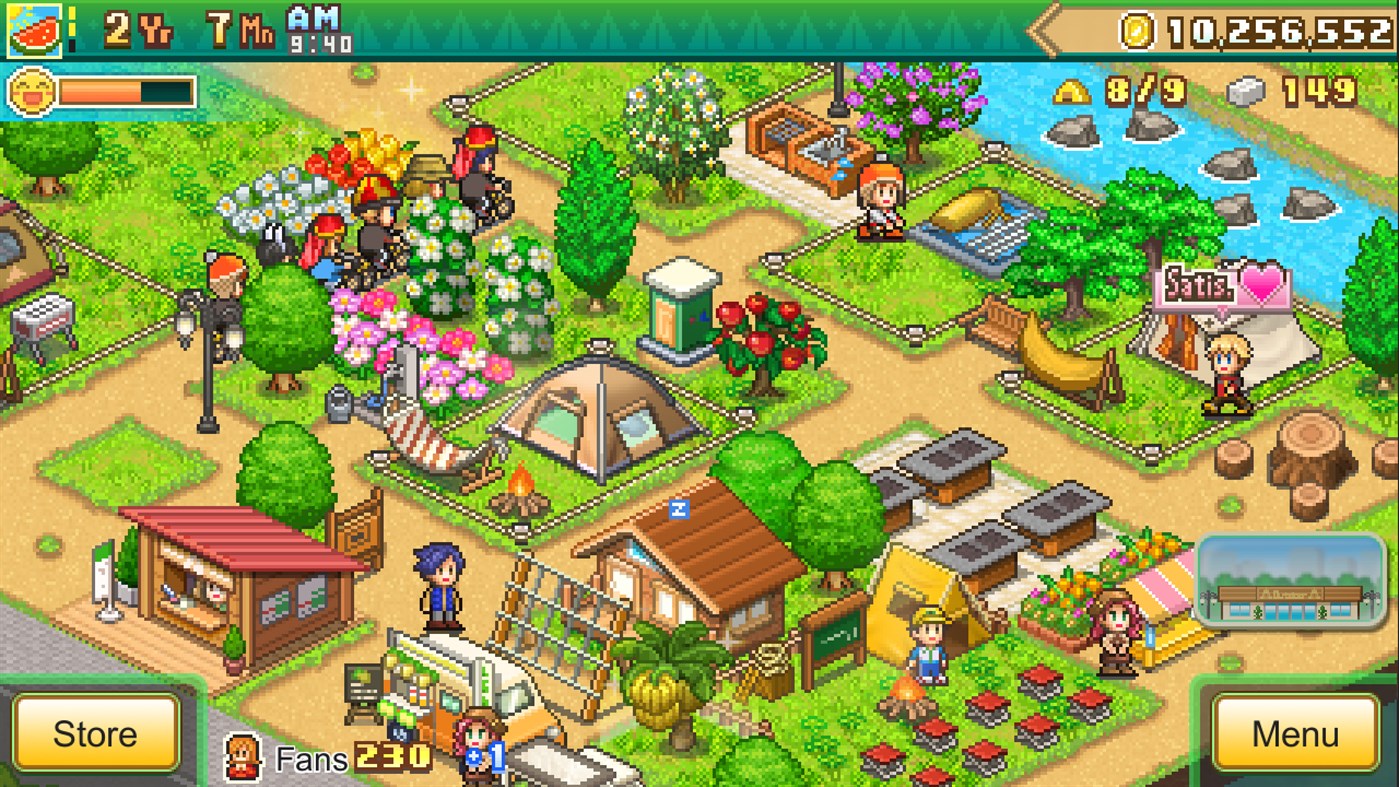
Task: Tap the sleeping Z icon on the cabin
Action: pos(679,509)
